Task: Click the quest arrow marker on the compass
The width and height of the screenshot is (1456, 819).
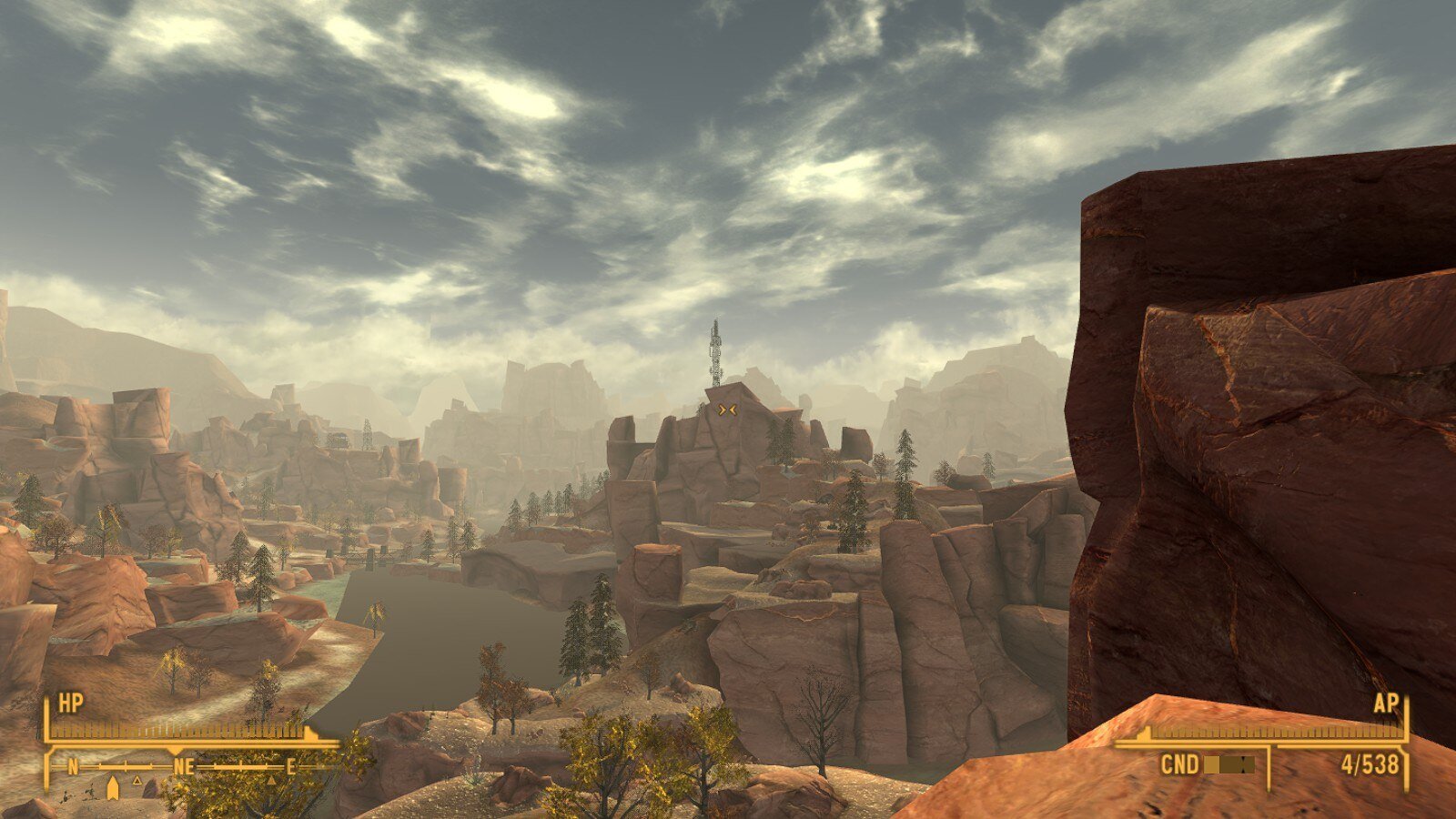Action: coord(113,786)
